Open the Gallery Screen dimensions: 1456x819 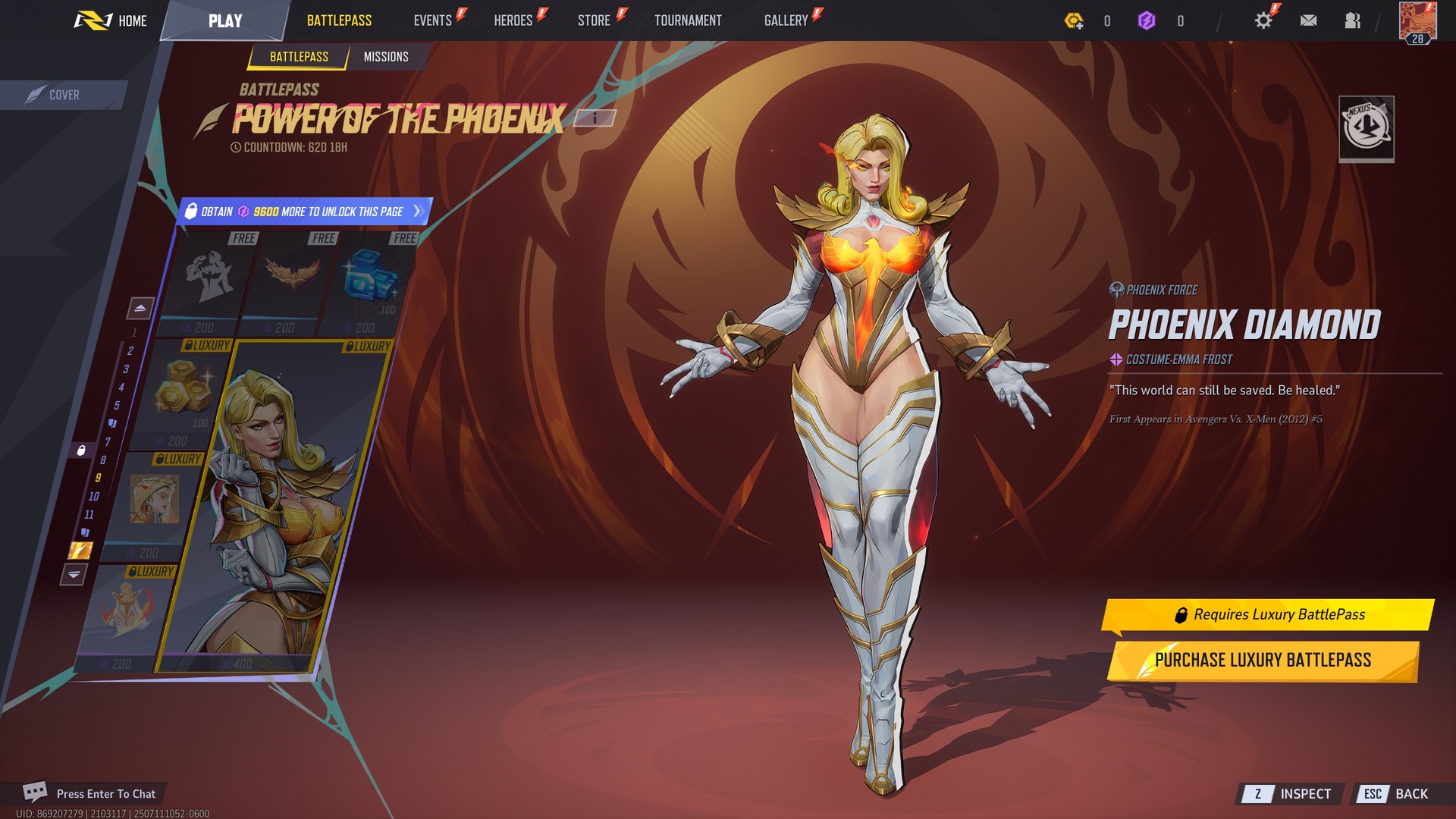coord(786,20)
